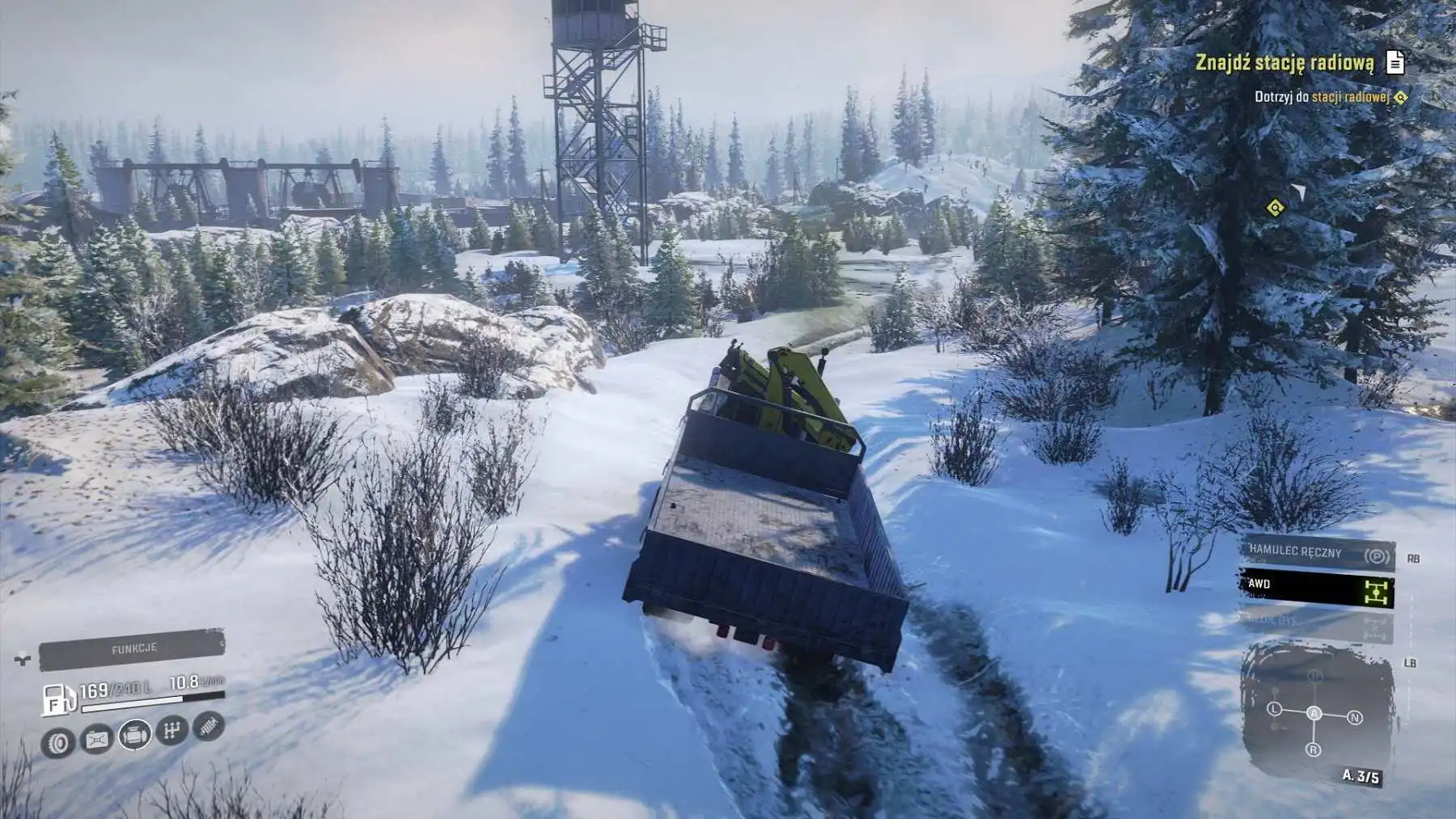The image size is (1456, 819).
Task: Click the yellow radio station waypoint marker
Action: 1275,209
